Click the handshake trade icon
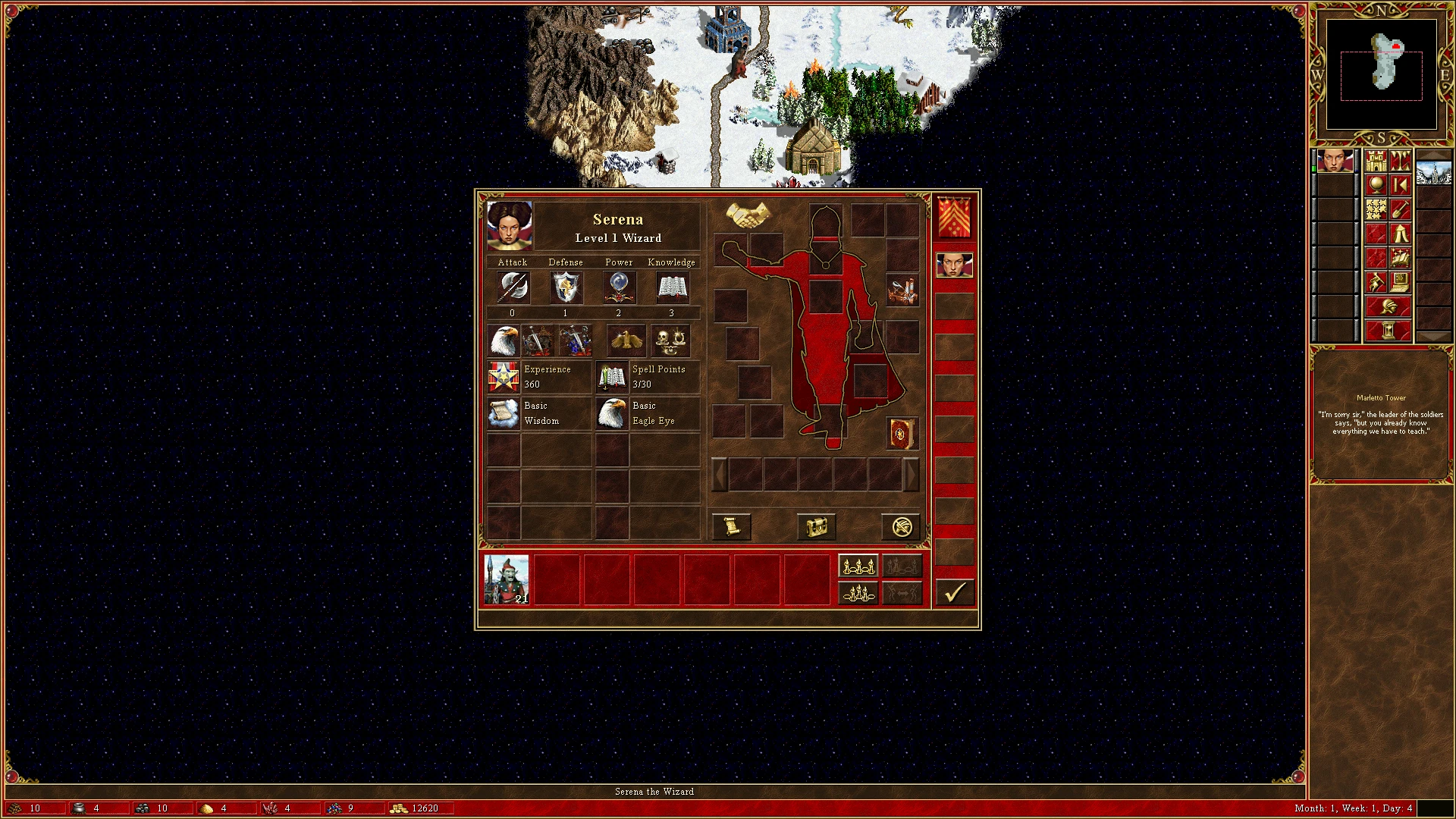The image size is (1456, 819). [748, 215]
